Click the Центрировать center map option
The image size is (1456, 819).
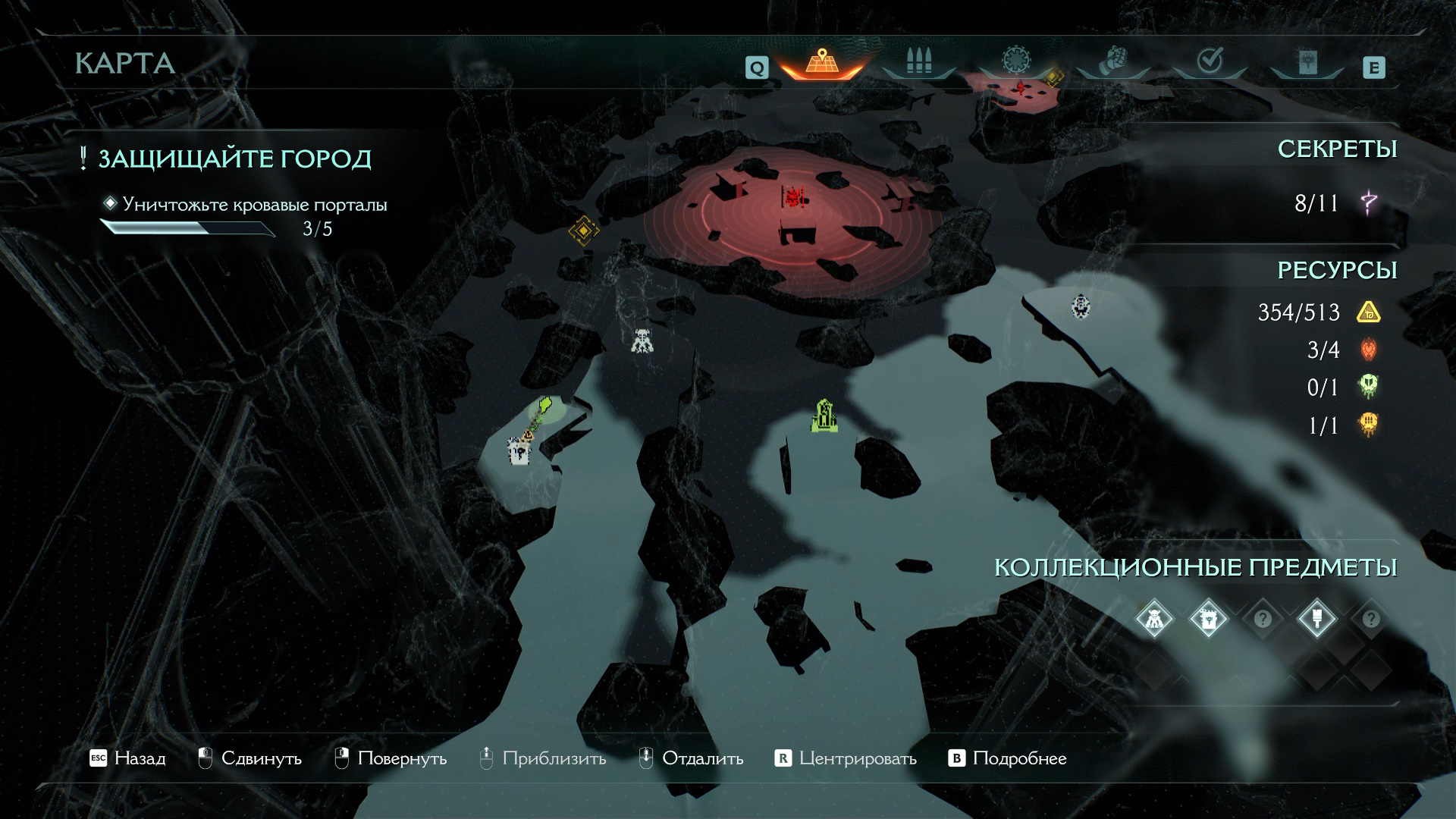point(846,758)
